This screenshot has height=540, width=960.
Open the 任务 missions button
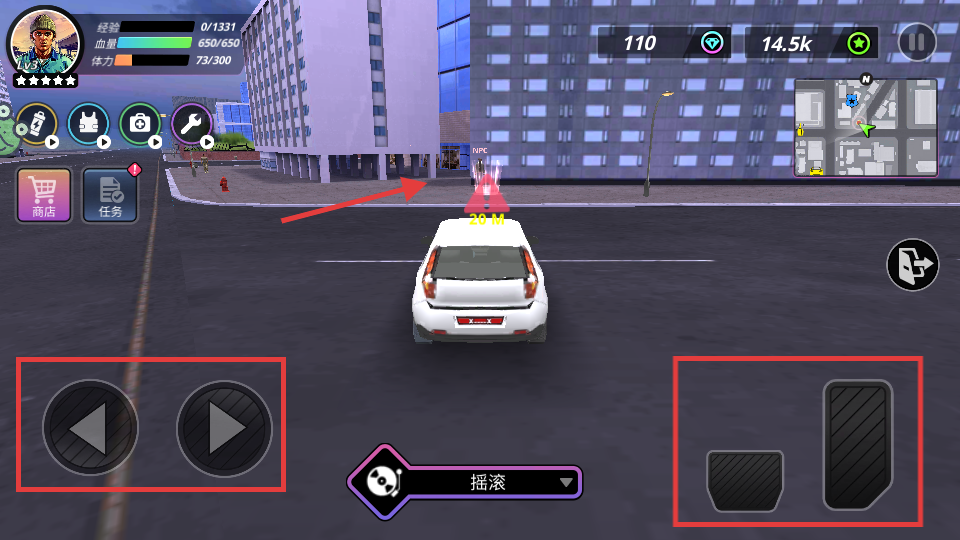point(110,193)
